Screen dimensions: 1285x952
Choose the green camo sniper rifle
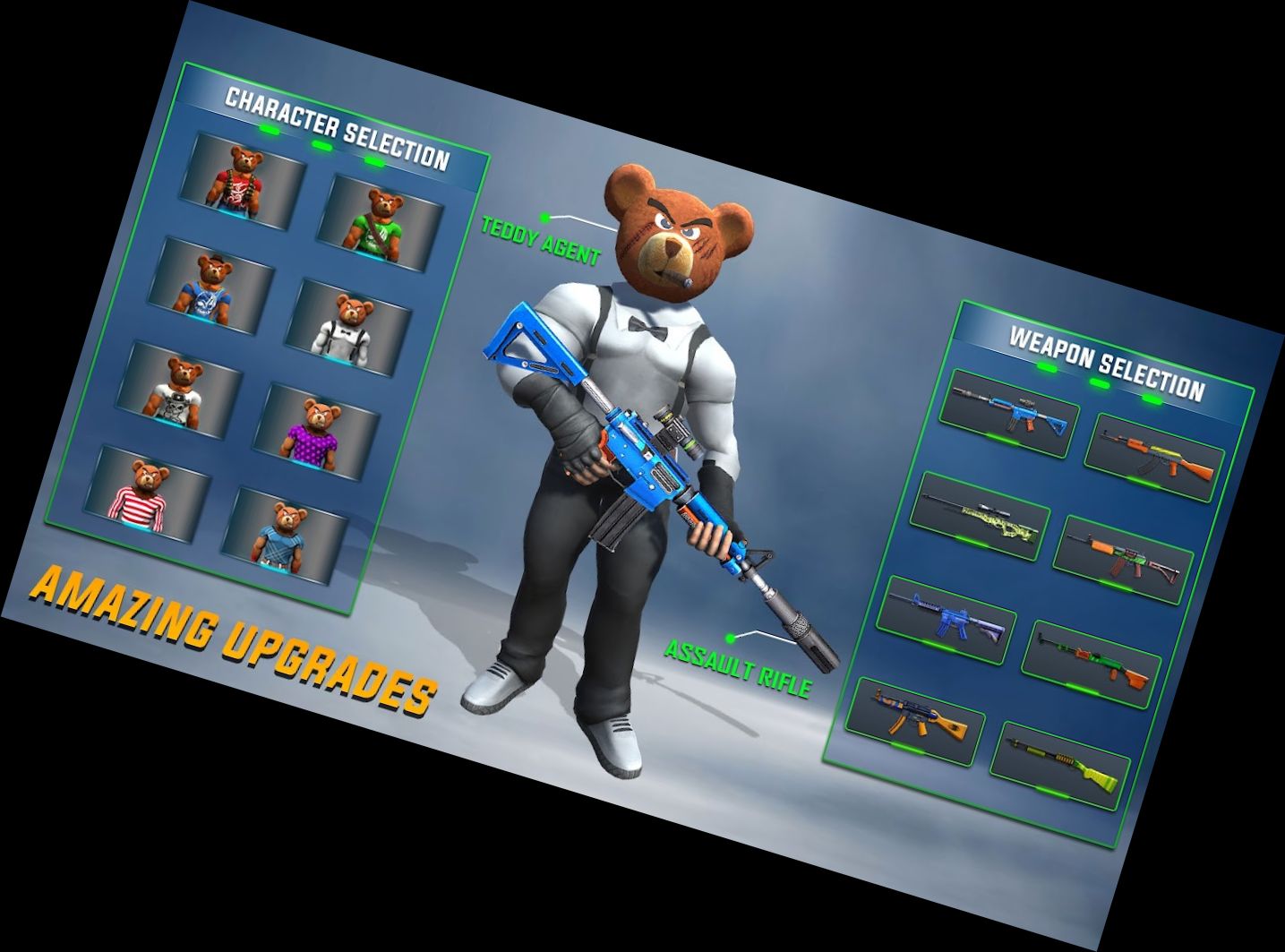pos(981,517)
